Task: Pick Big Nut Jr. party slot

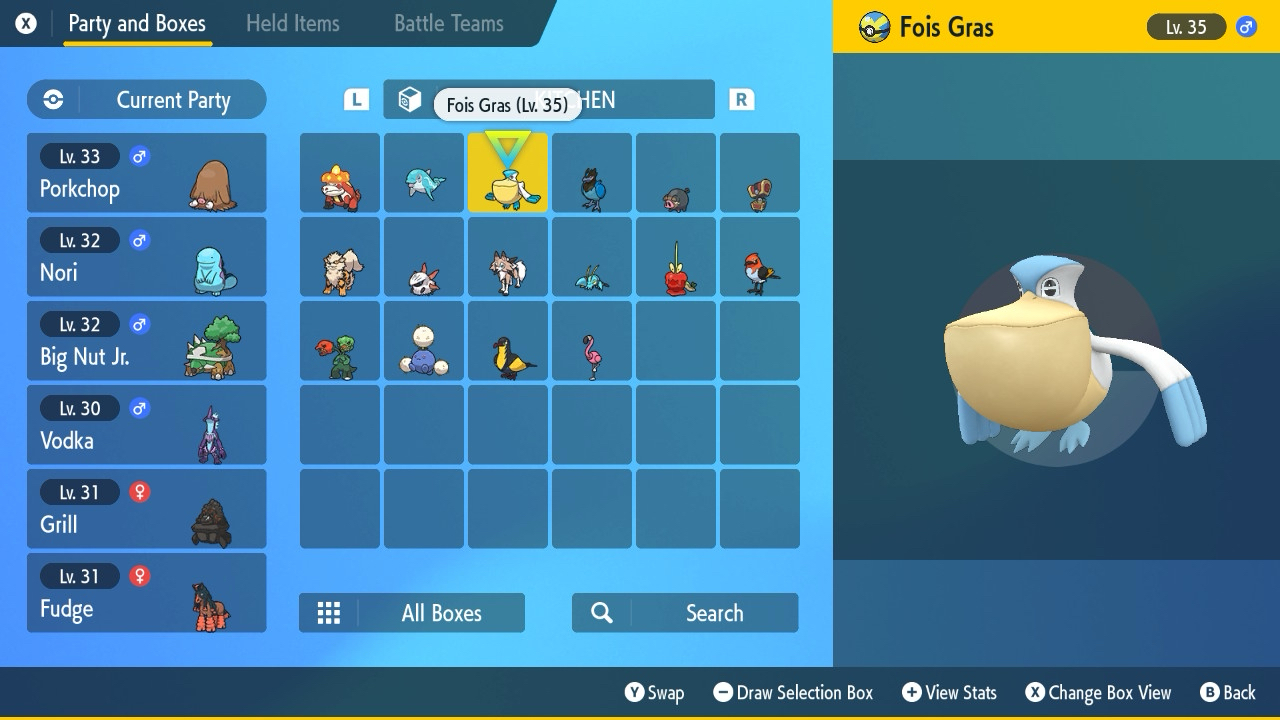Action: (x=146, y=341)
